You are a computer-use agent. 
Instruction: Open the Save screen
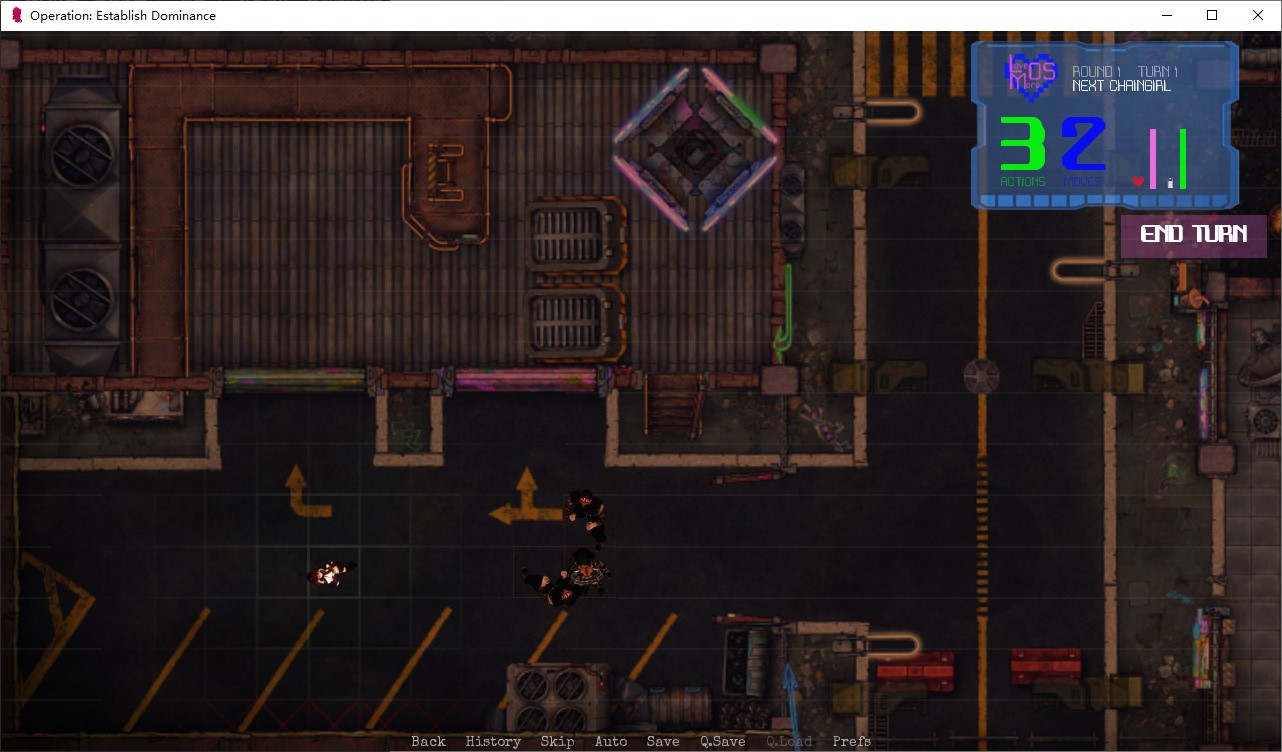[663, 740]
